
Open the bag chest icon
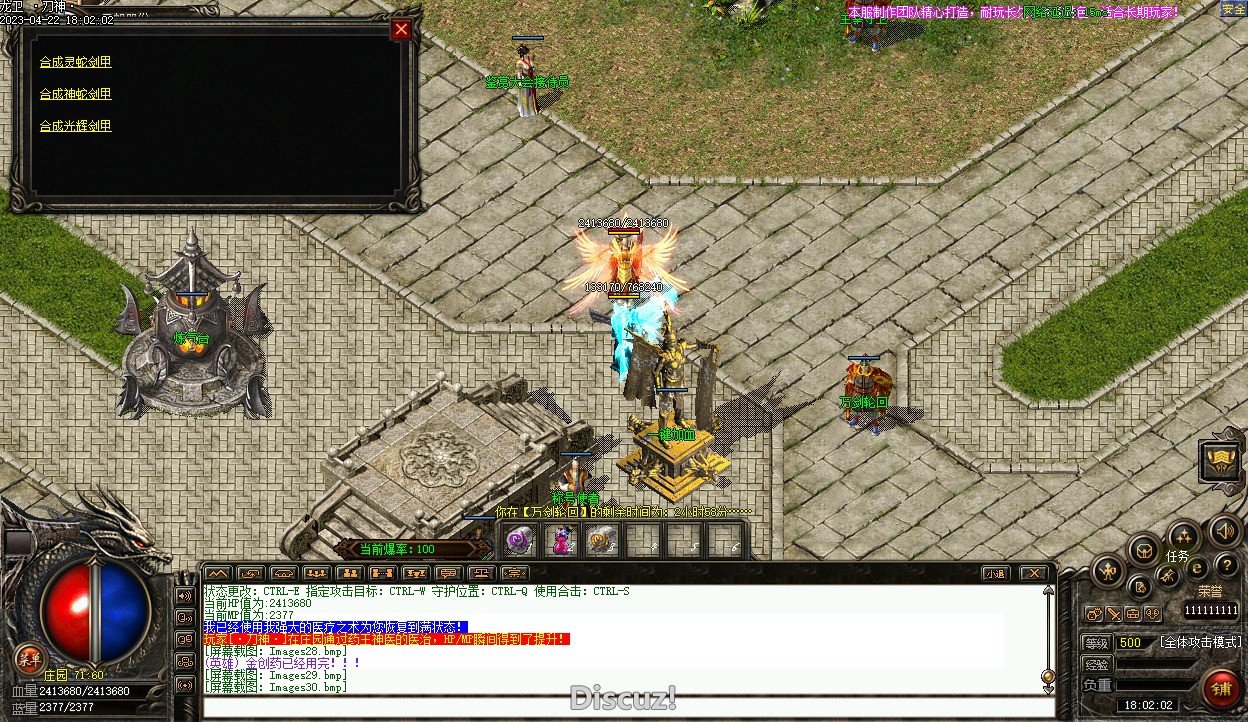click(x=1144, y=549)
